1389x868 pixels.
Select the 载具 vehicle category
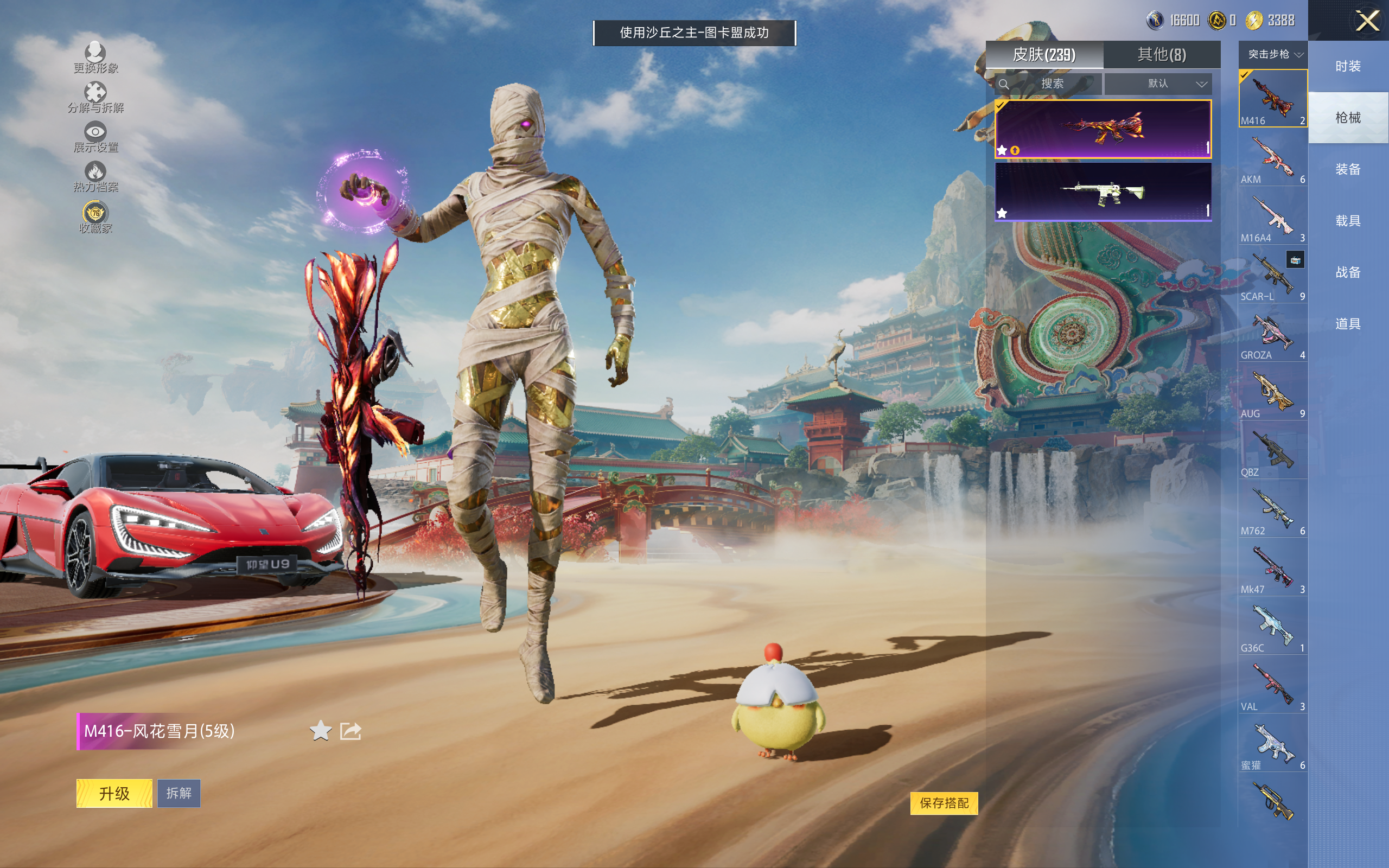coord(1348,221)
